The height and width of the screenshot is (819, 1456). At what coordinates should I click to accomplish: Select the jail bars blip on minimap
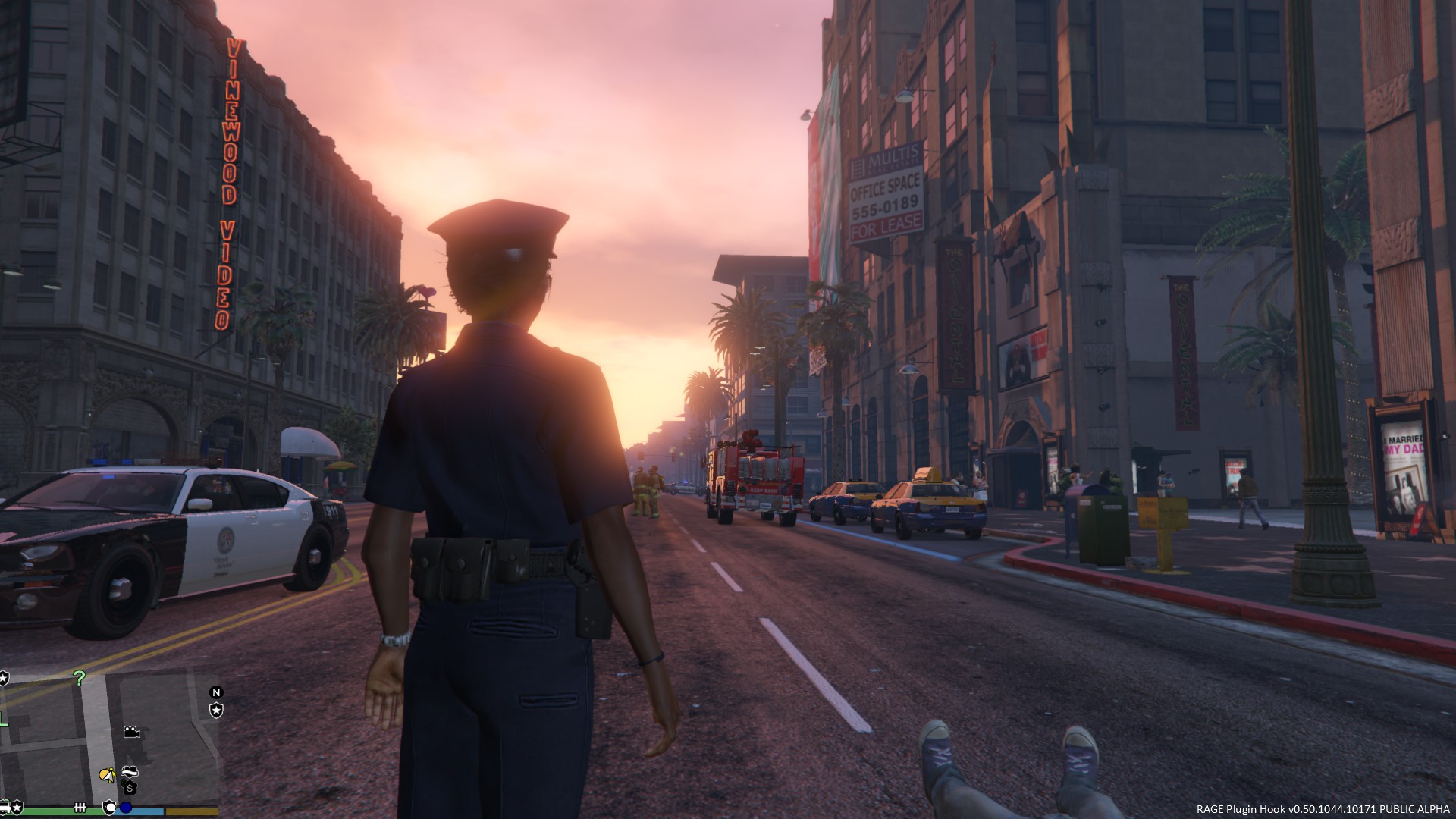[x=80, y=807]
